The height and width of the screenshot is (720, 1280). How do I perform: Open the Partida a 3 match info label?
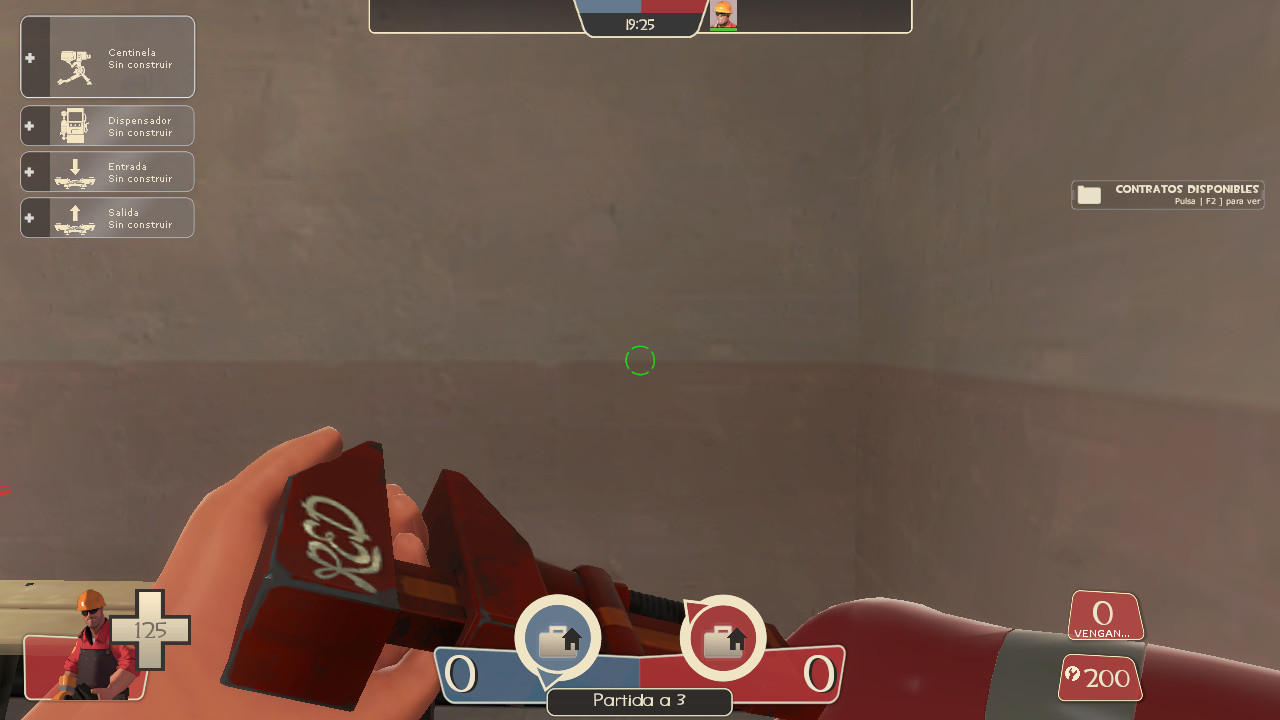tap(639, 701)
